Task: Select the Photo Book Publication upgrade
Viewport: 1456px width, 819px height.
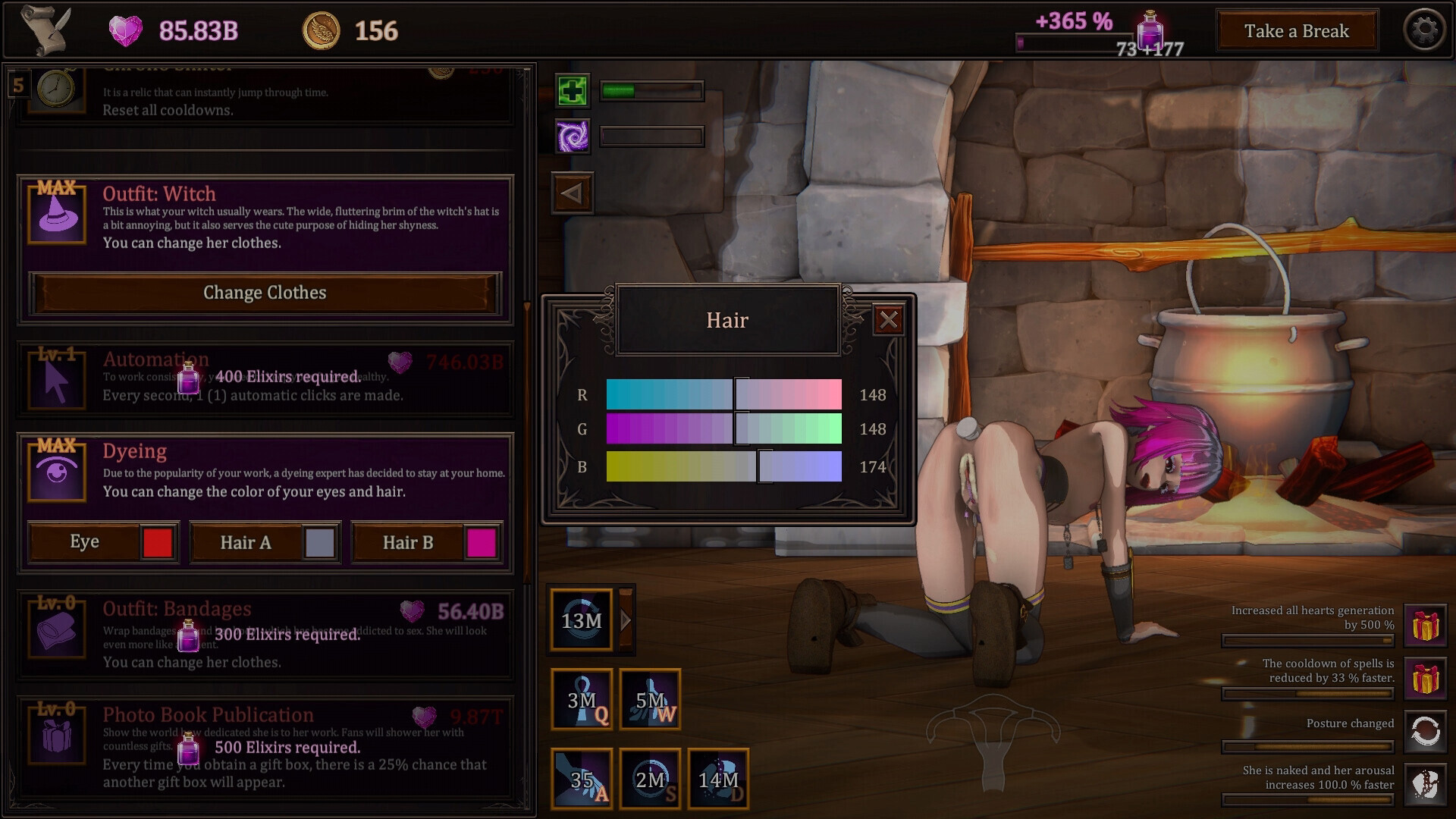Action: pos(265,748)
